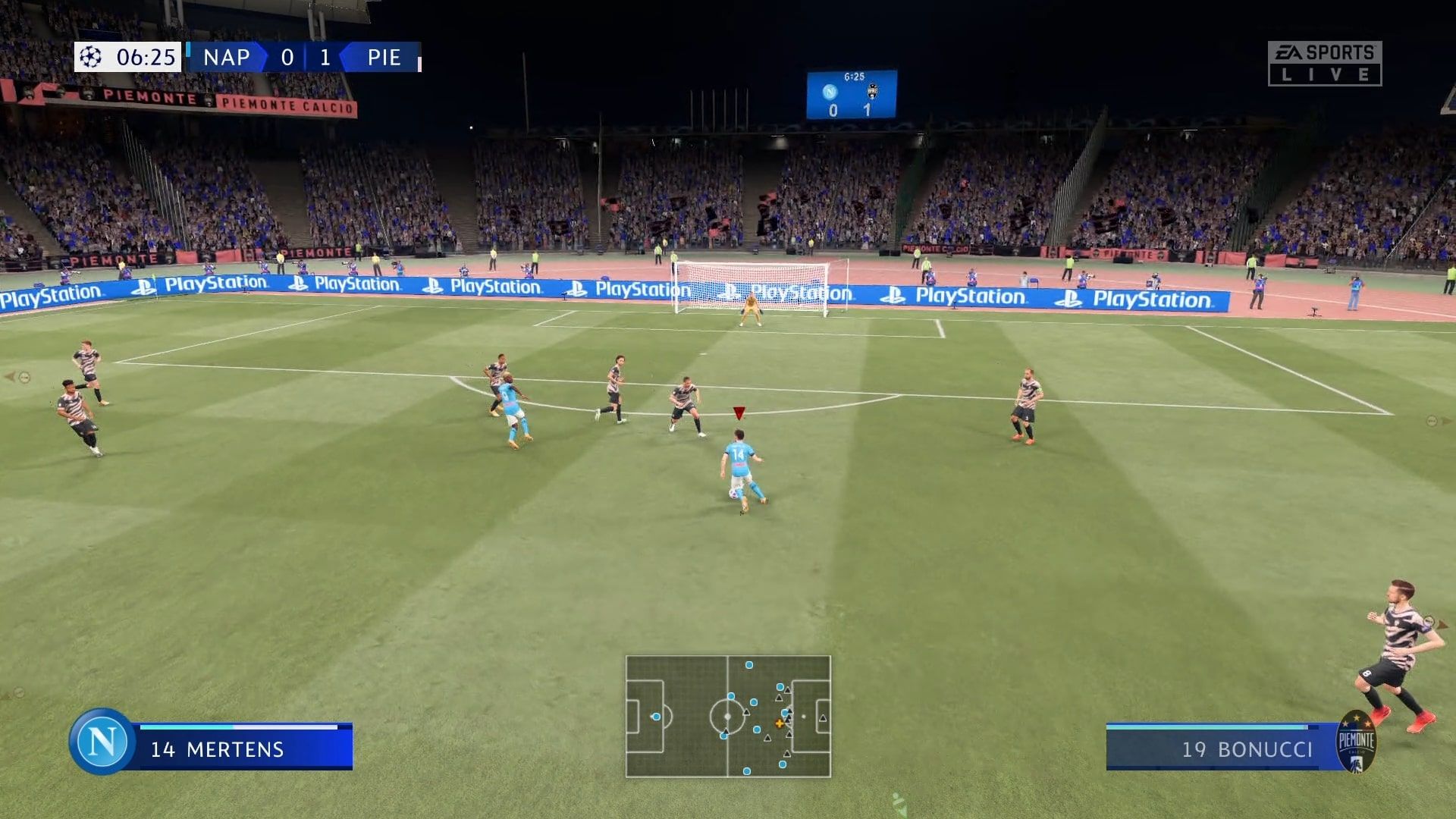Click the UEFA Champions League logo
This screenshot has height=819, width=1456.
(89, 56)
